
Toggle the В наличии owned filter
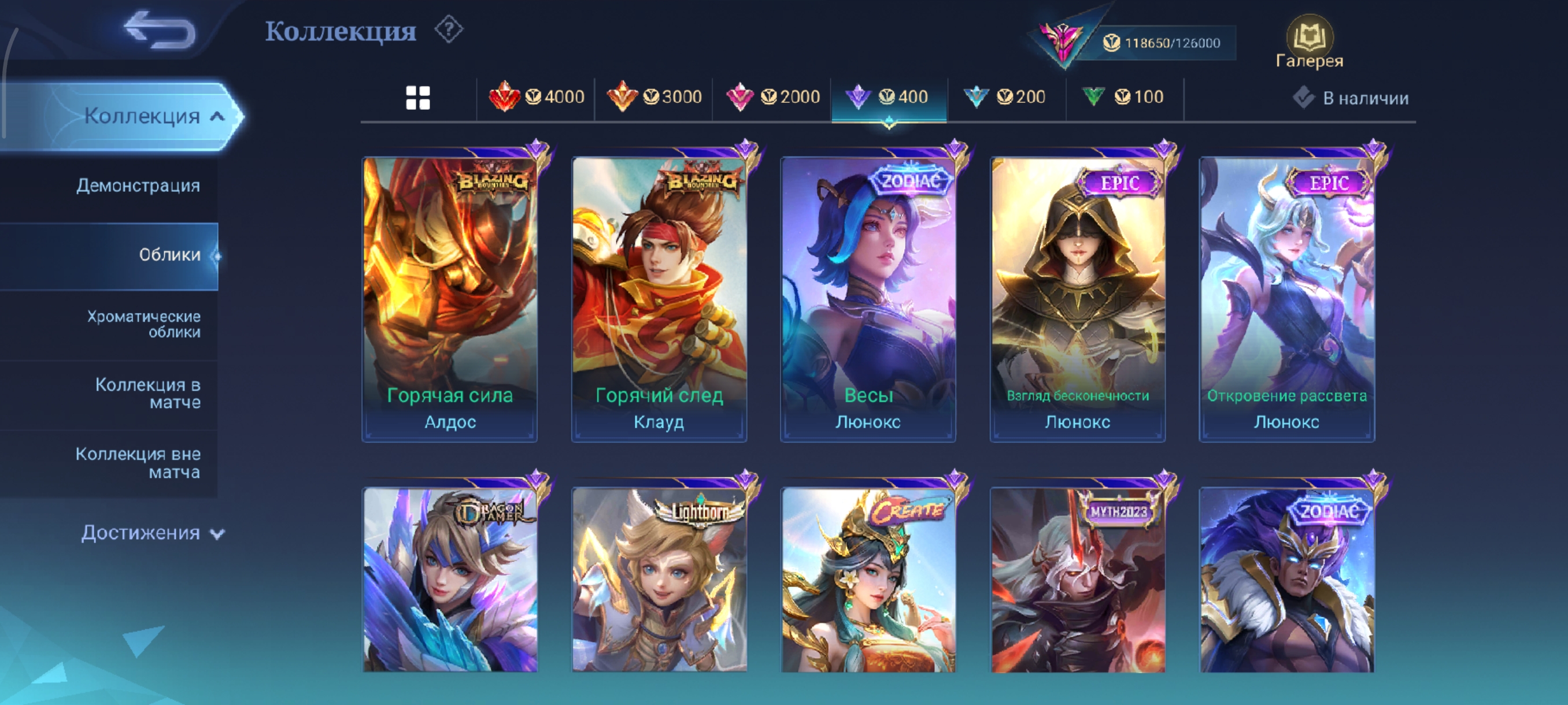click(1350, 98)
